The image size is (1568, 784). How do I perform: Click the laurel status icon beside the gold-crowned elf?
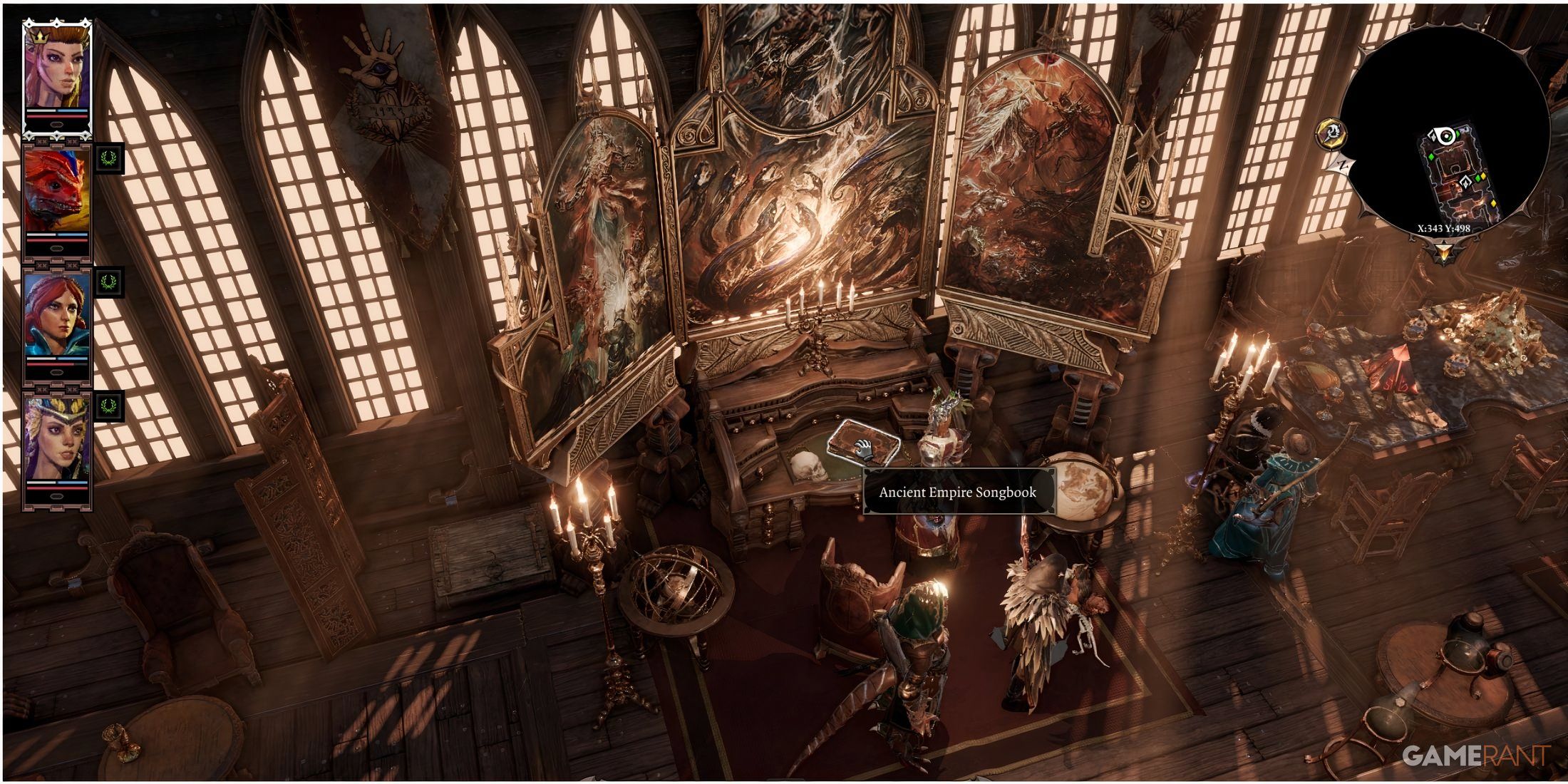(109, 406)
